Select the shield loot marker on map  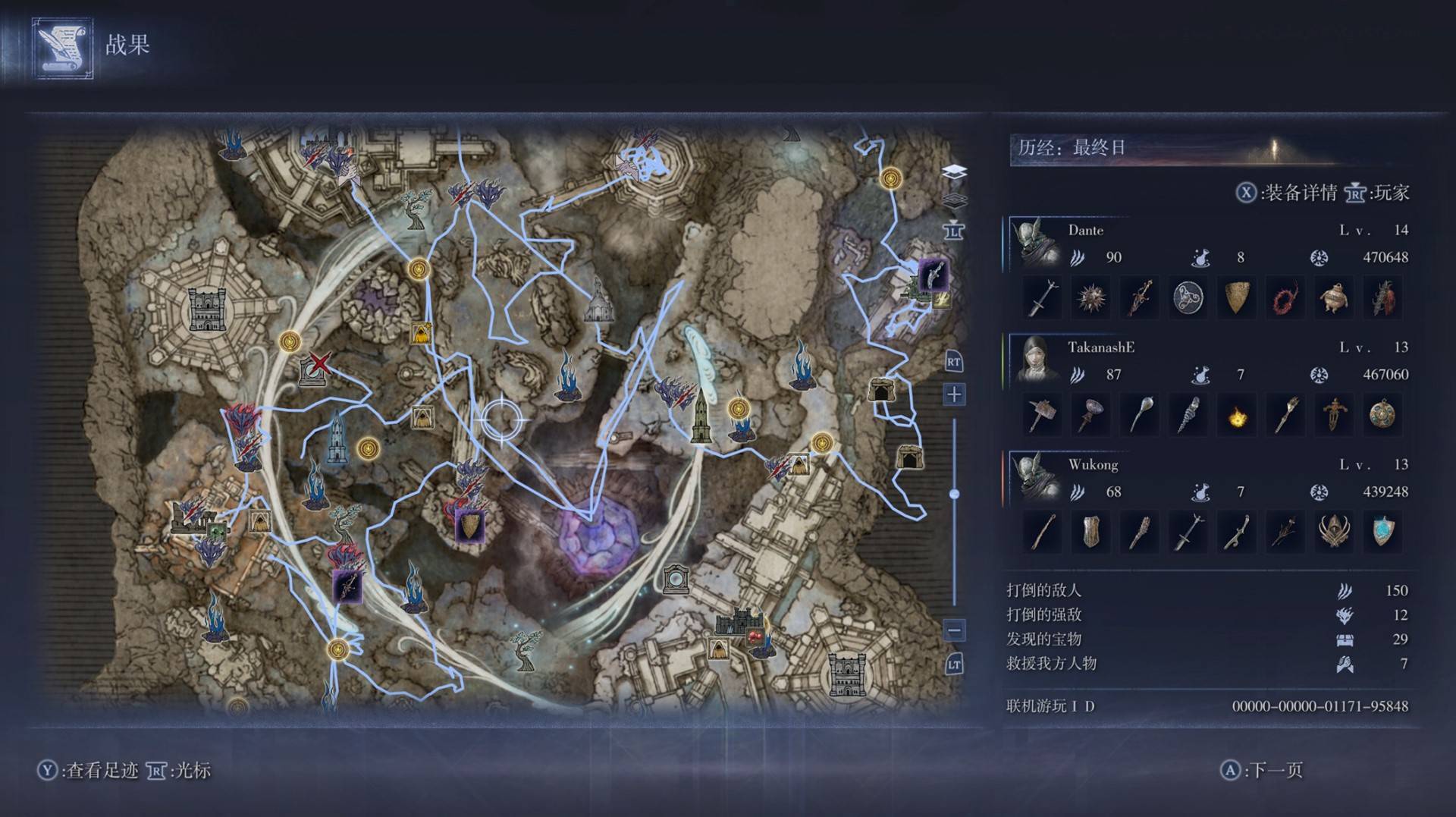[x=469, y=526]
